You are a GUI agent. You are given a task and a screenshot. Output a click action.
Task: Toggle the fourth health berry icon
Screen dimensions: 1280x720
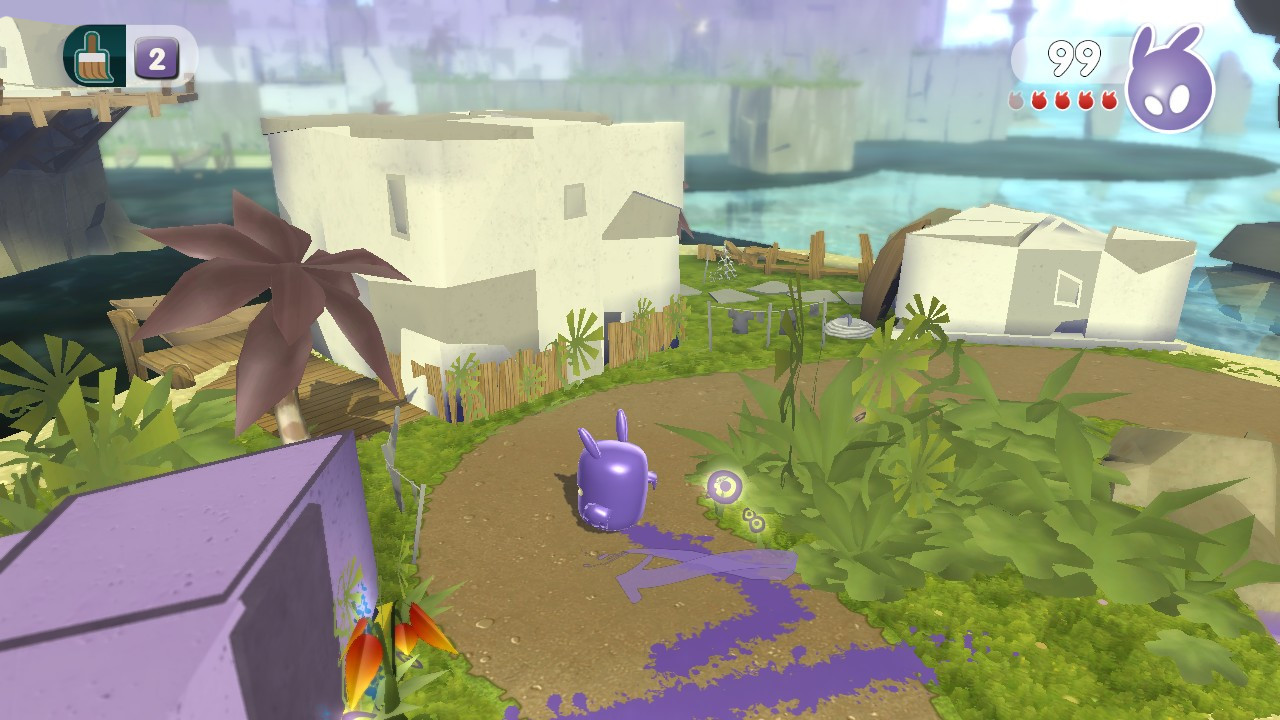click(x=1087, y=100)
